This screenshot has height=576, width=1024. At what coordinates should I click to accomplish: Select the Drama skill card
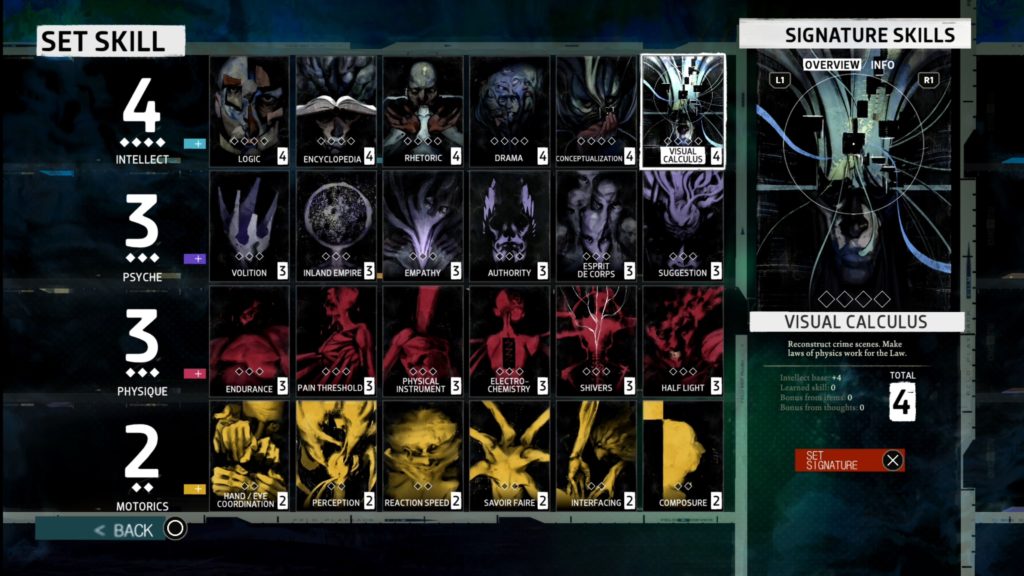509,110
